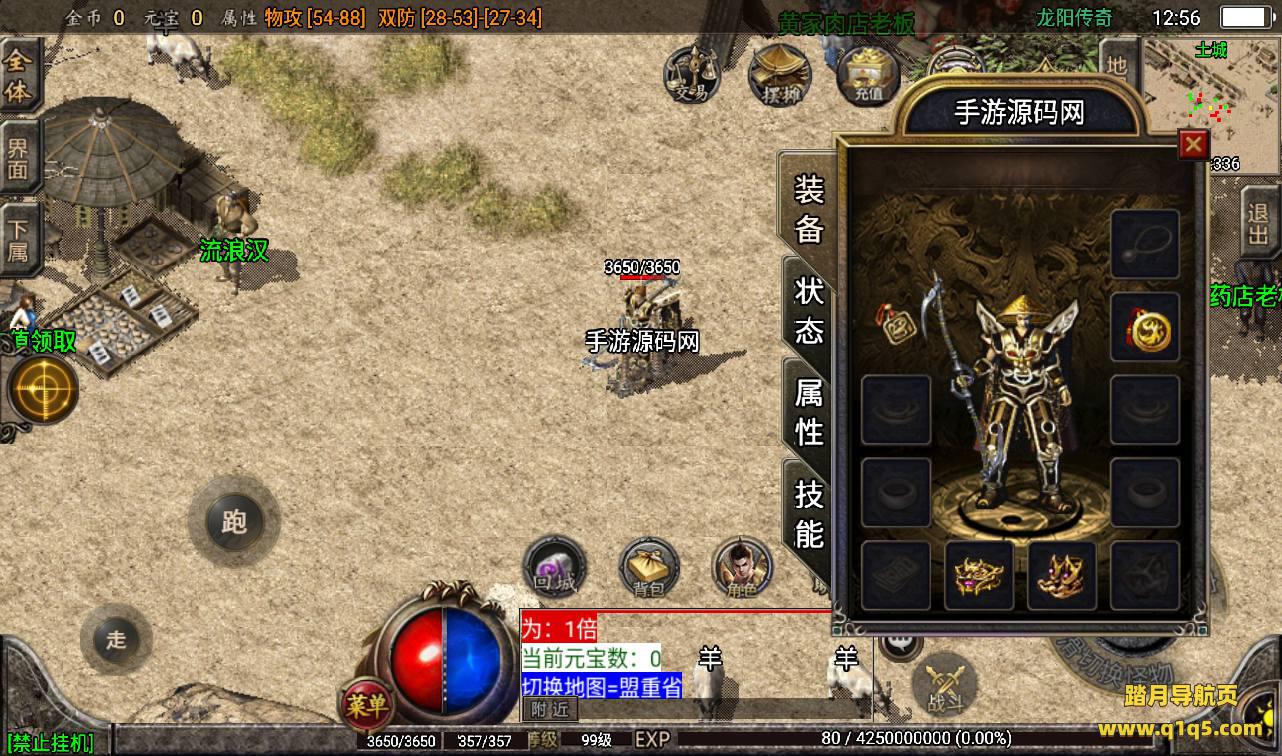
Task: Toggle the 跑 run button
Action: pyautogui.click(x=234, y=521)
